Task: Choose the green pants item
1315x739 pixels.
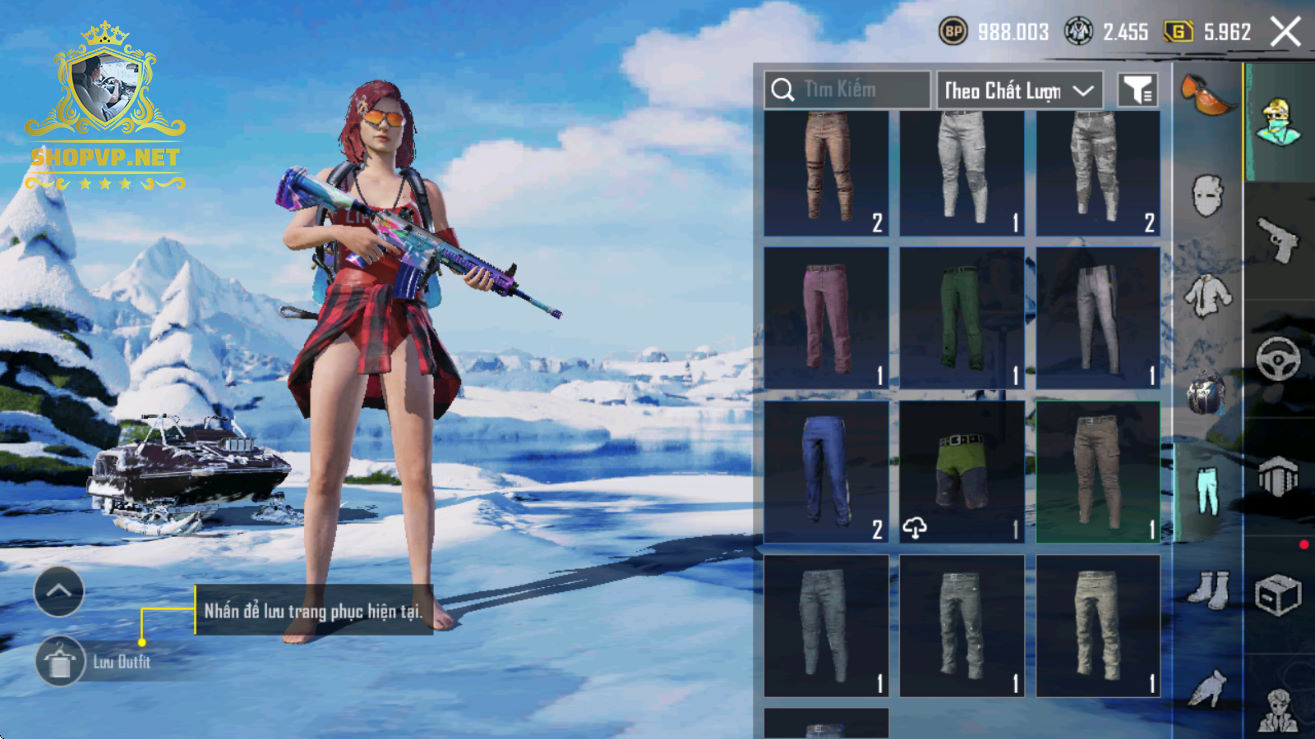Action: tap(962, 318)
